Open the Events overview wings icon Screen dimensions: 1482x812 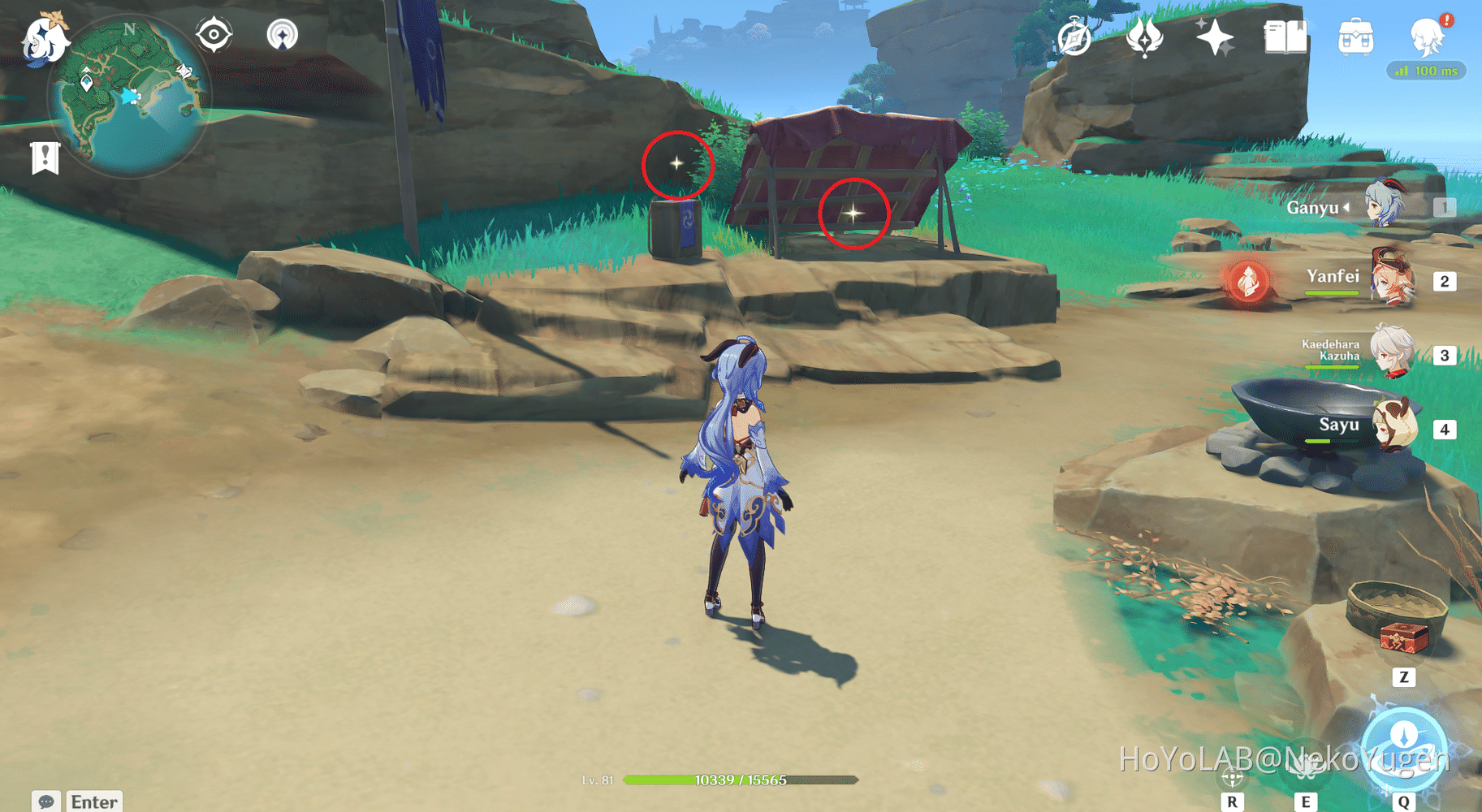point(1145,38)
